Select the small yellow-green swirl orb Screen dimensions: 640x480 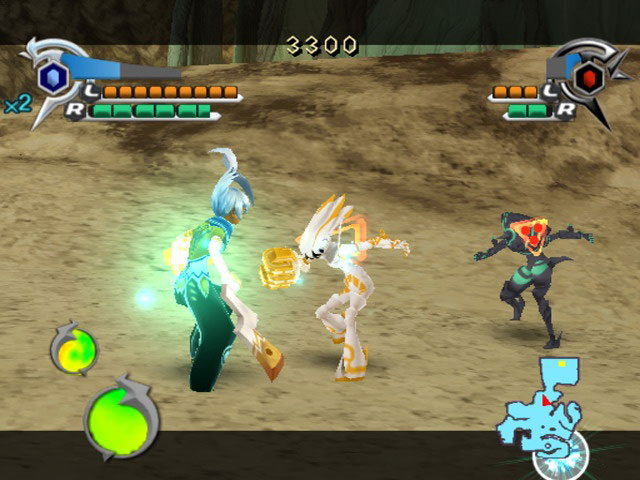[75, 349]
